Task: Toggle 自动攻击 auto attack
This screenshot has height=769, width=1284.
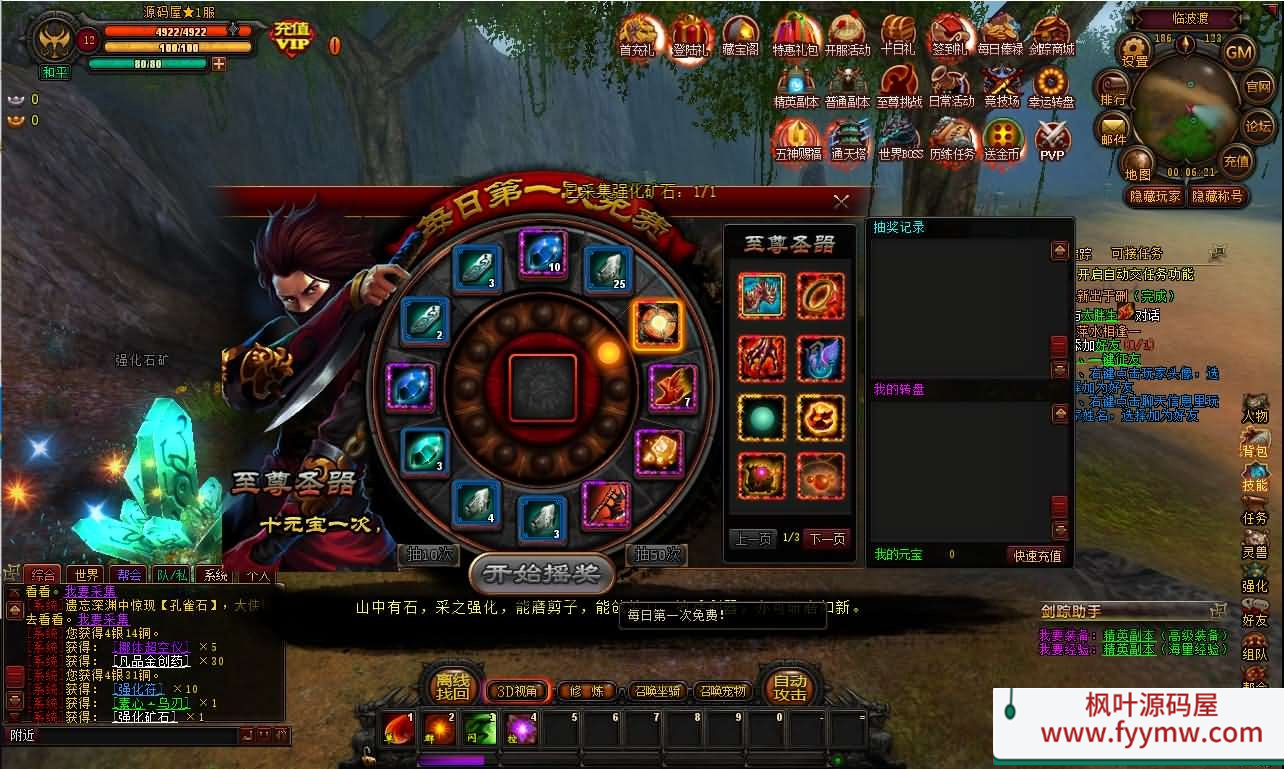Action: (x=790, y=688)
